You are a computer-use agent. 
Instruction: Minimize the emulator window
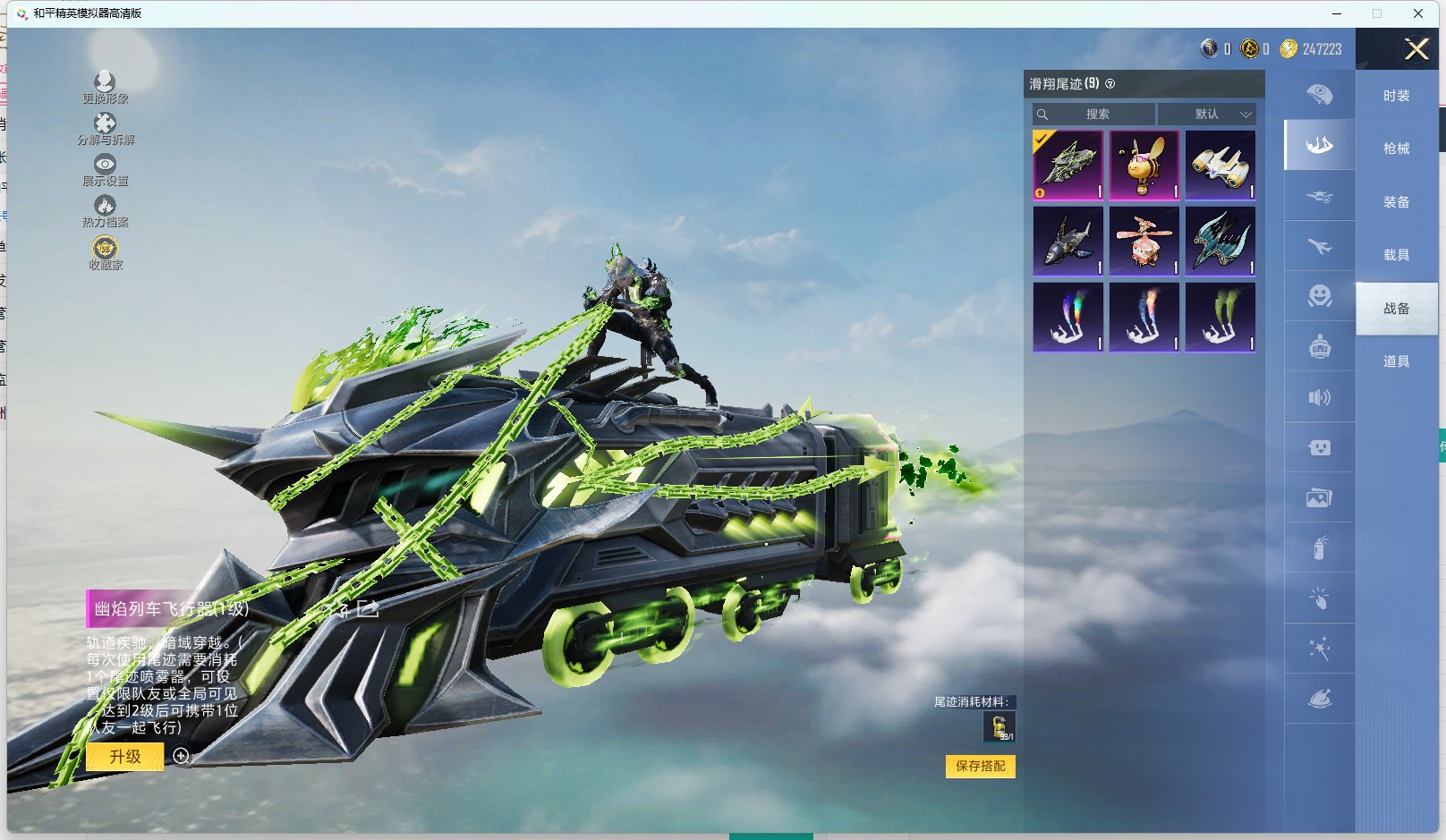click(1337, 13)
